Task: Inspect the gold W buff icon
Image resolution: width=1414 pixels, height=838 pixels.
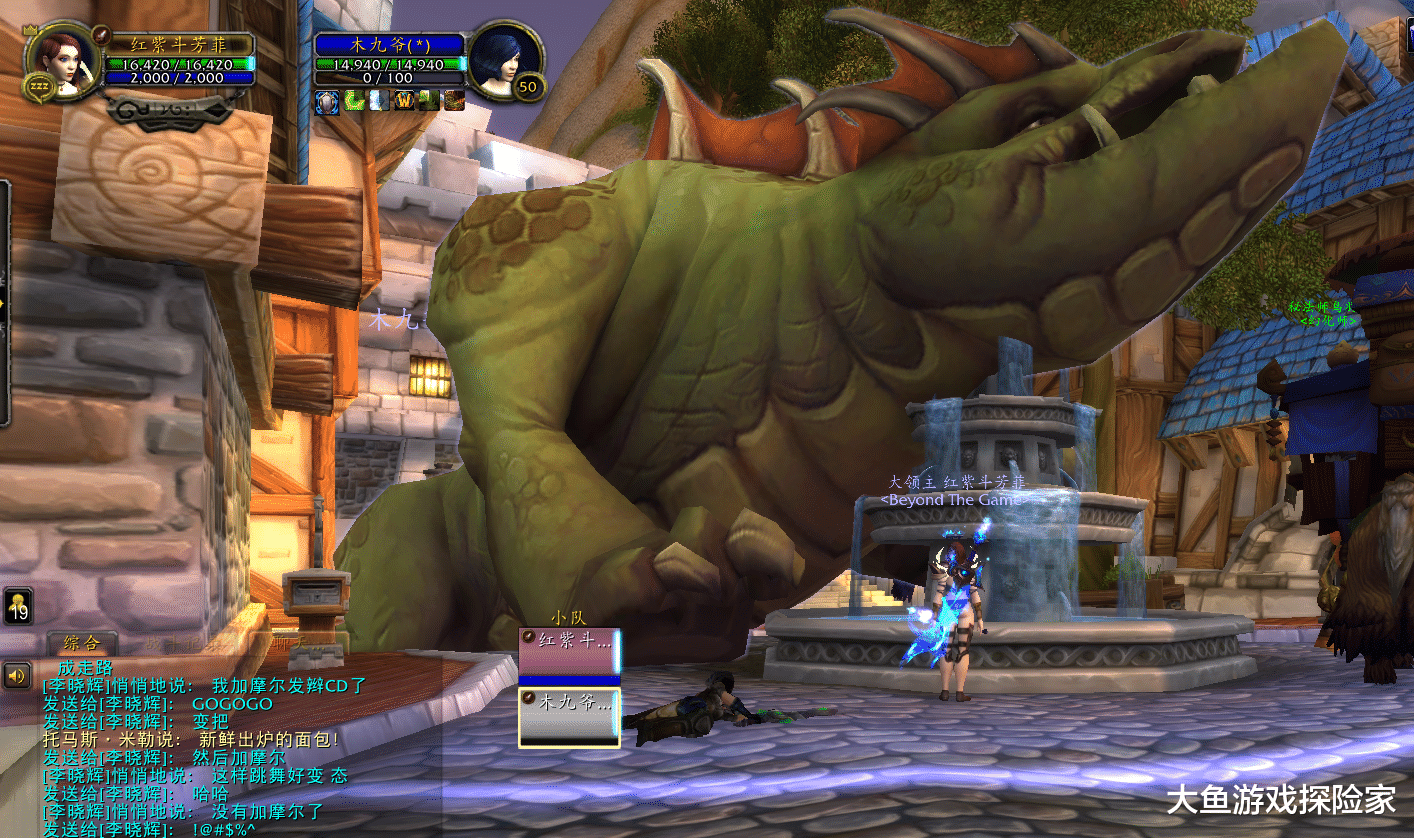Action: click(x=404, y=101)
